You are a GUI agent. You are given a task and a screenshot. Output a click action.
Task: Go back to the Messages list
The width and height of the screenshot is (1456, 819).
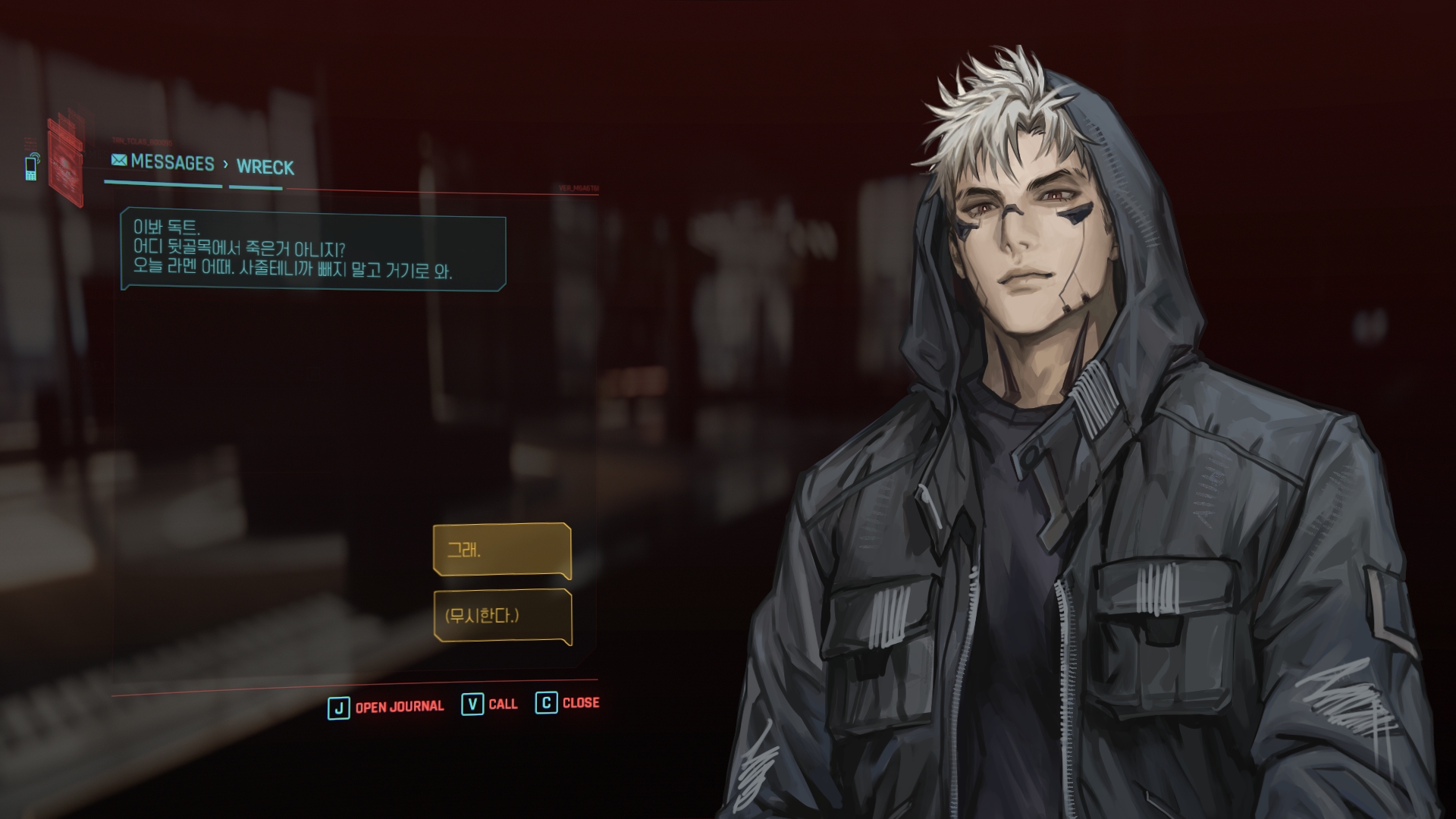(x=163, y=163)
